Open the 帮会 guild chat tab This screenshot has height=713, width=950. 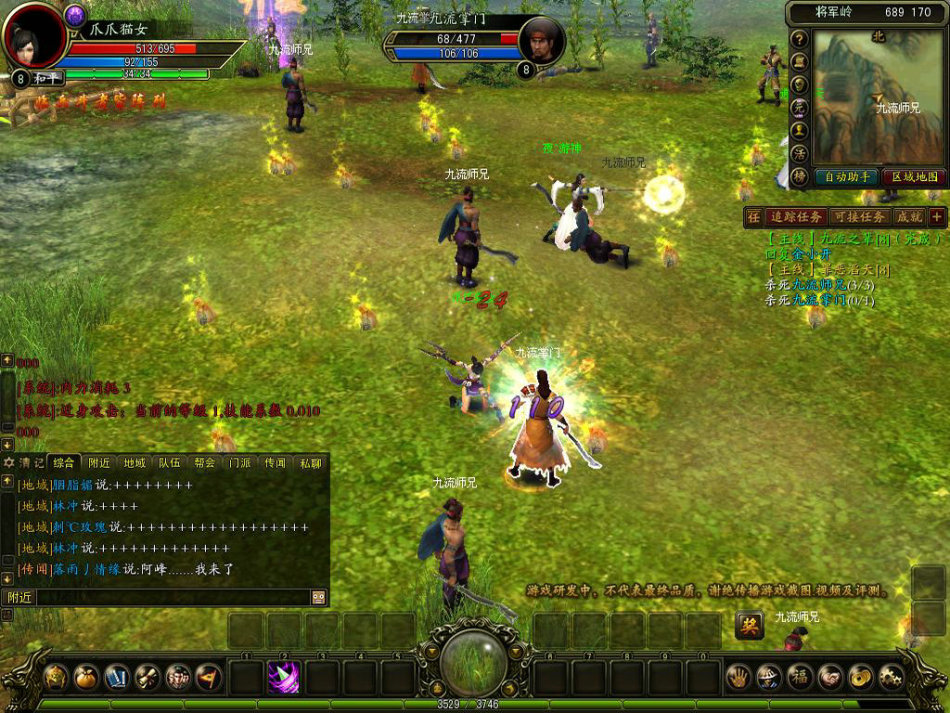205,463
